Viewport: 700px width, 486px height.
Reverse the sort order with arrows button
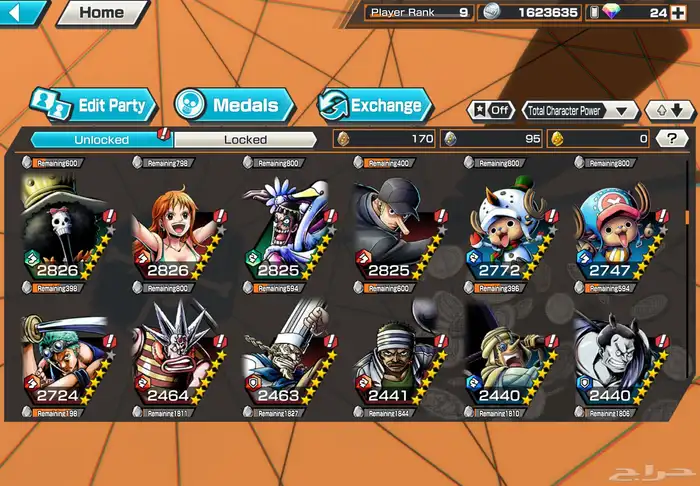pyautogui.click(x=669, y=111)
